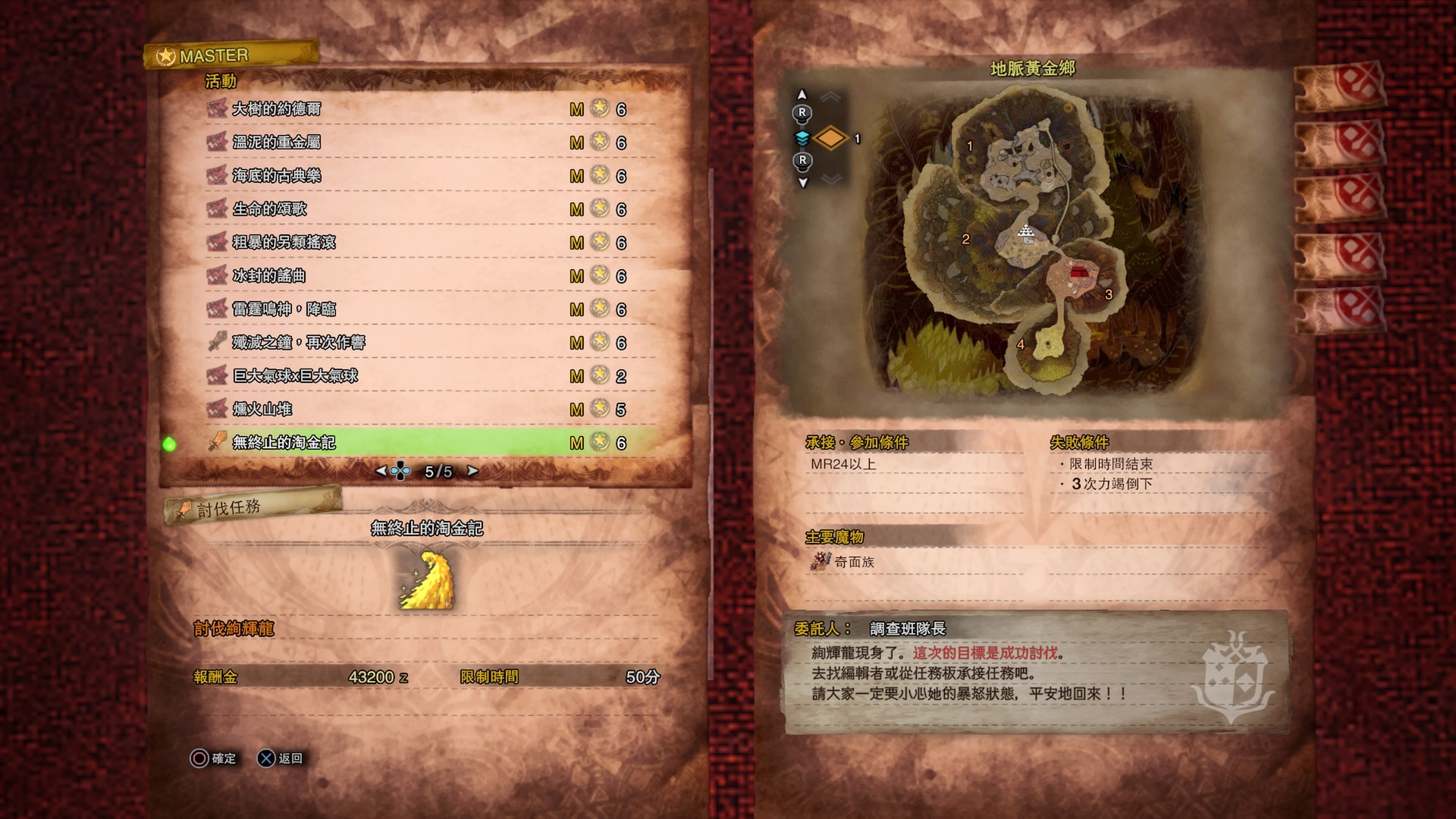Image resolution: width=1456 pixels, height=819 pixels.
Task: Go to the next quest list page
Action: click(473, 471)
